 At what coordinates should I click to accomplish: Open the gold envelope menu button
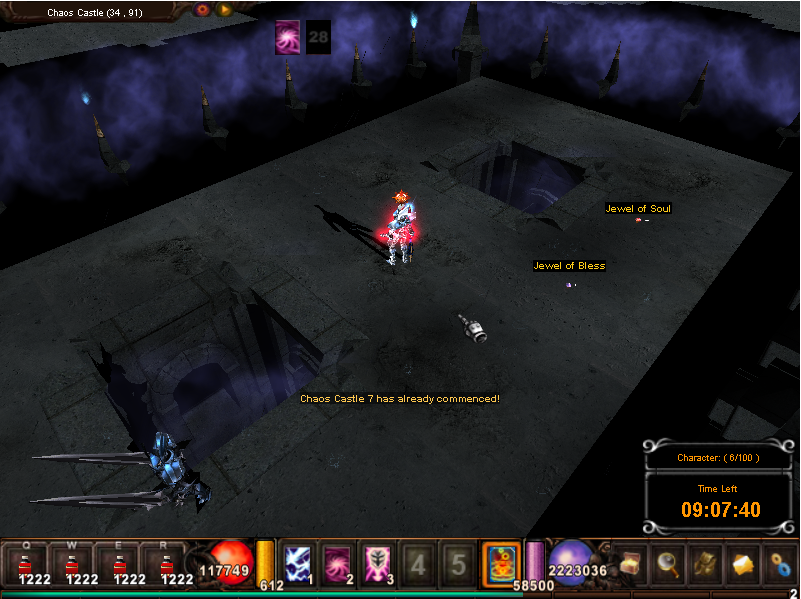pos(743,565)
